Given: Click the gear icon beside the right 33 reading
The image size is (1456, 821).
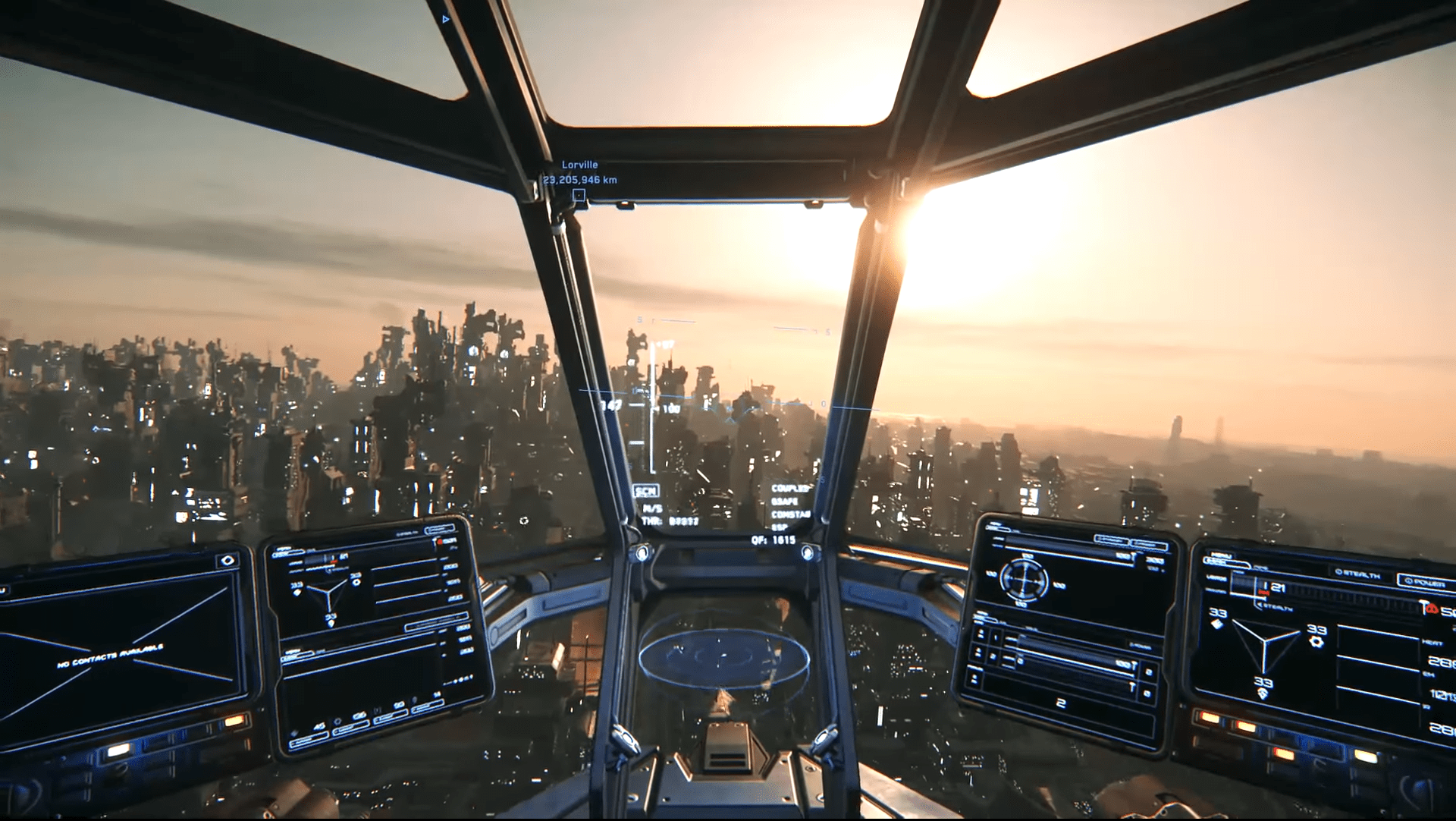Looking at the screenshot, I should pos(1317,641).
